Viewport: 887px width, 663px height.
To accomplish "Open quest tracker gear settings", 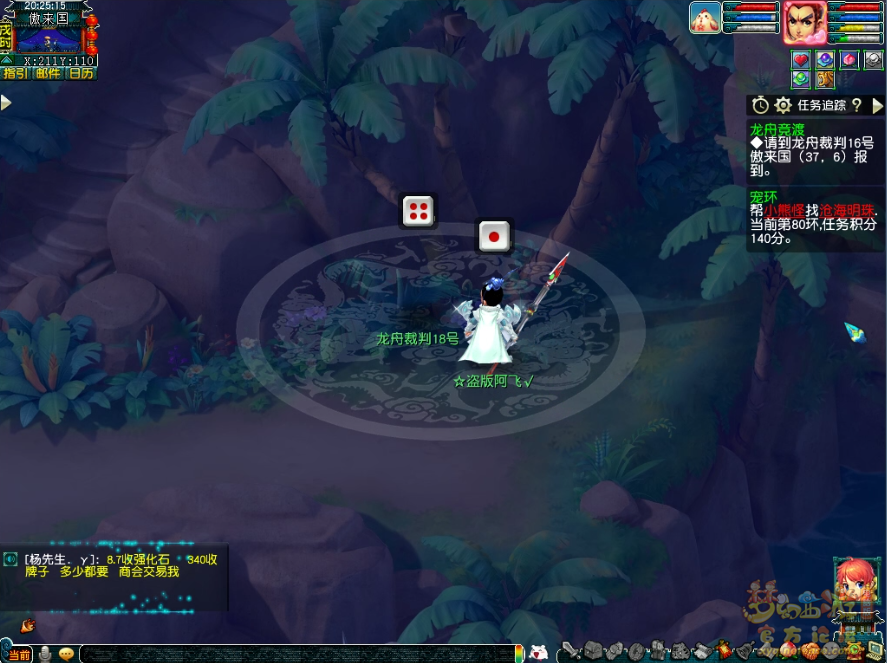I will click(x=782, y=105).
